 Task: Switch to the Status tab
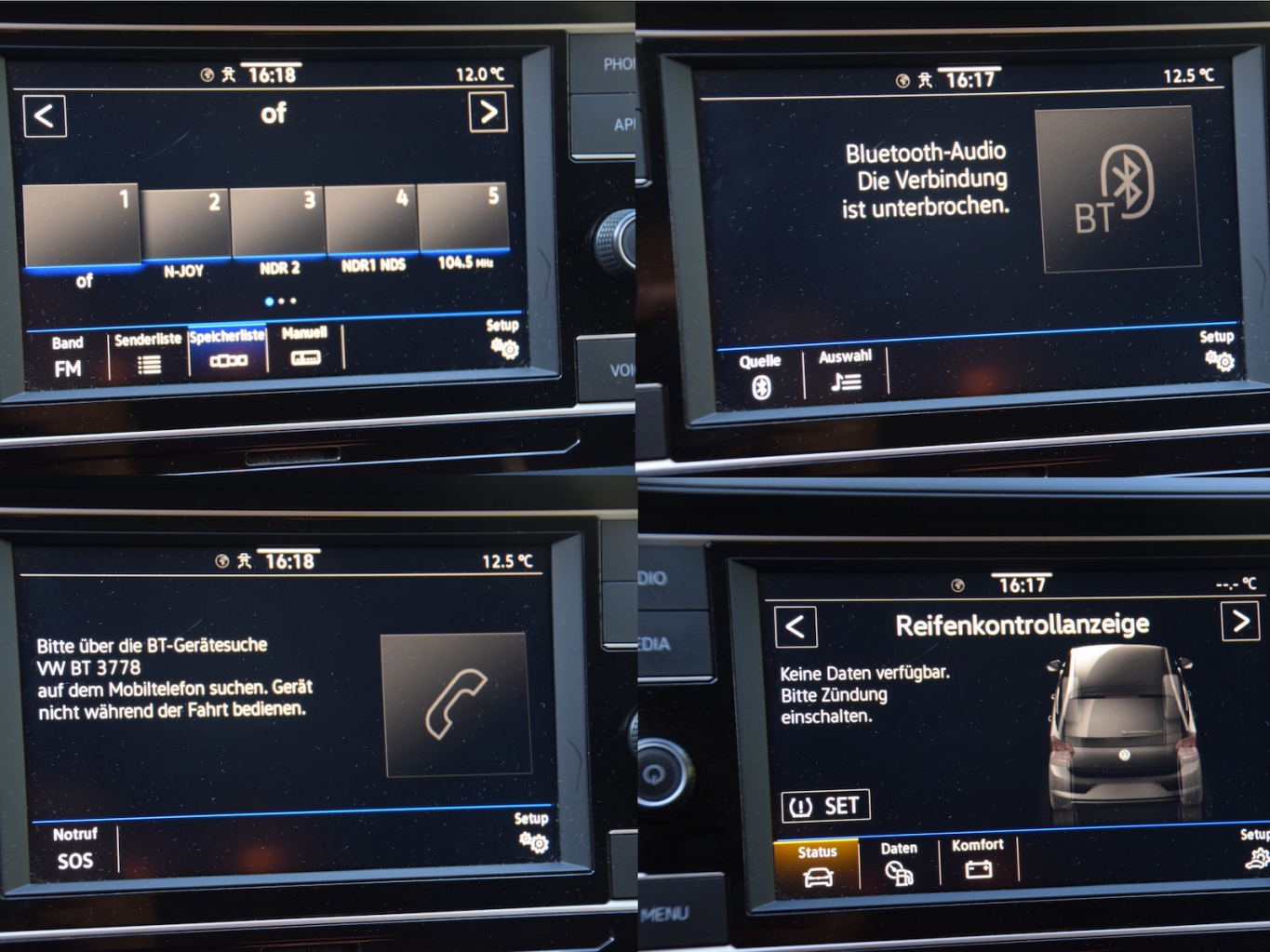[816, 865]
